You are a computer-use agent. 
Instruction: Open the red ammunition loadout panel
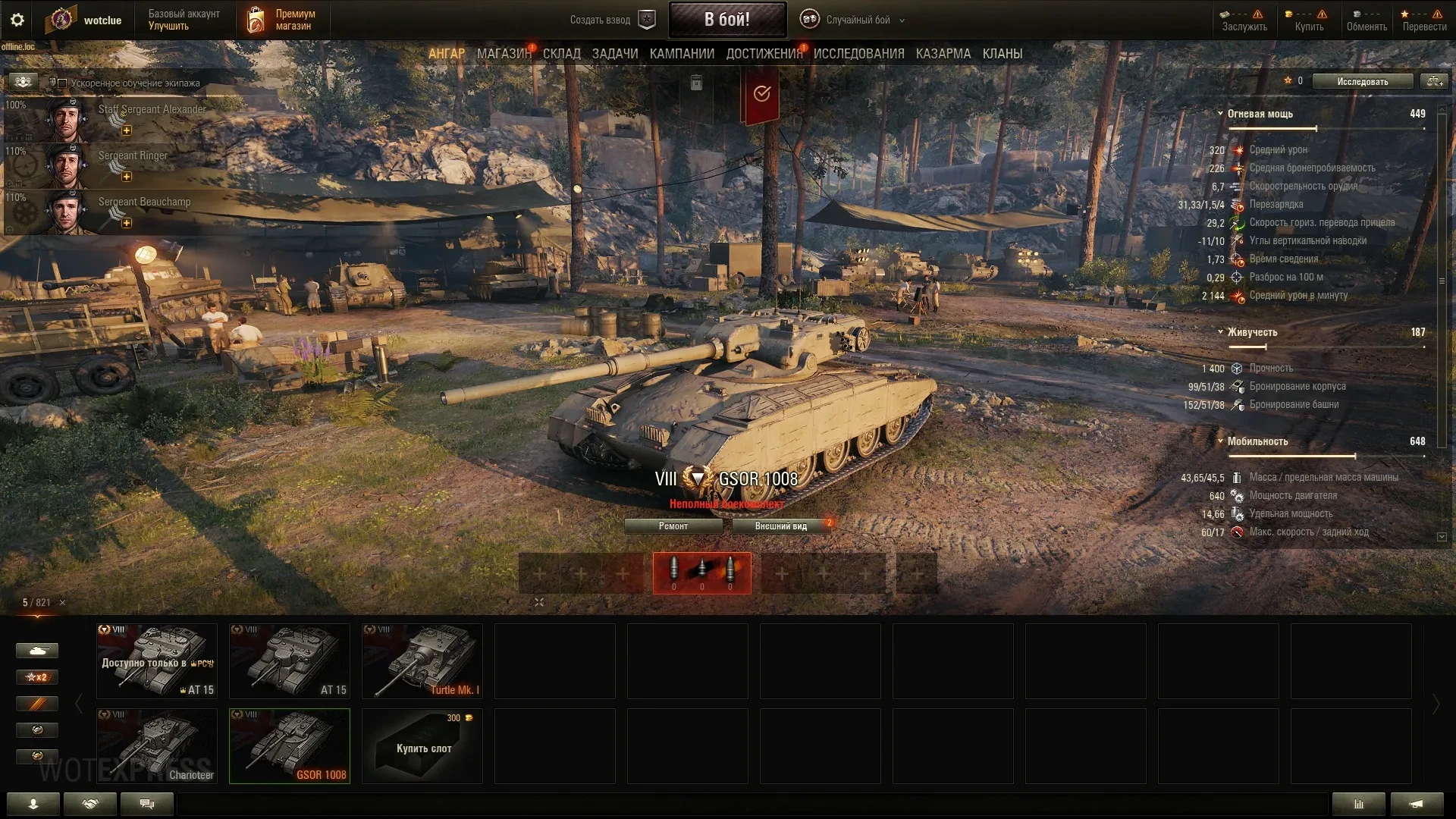click(x=701, y=573)
